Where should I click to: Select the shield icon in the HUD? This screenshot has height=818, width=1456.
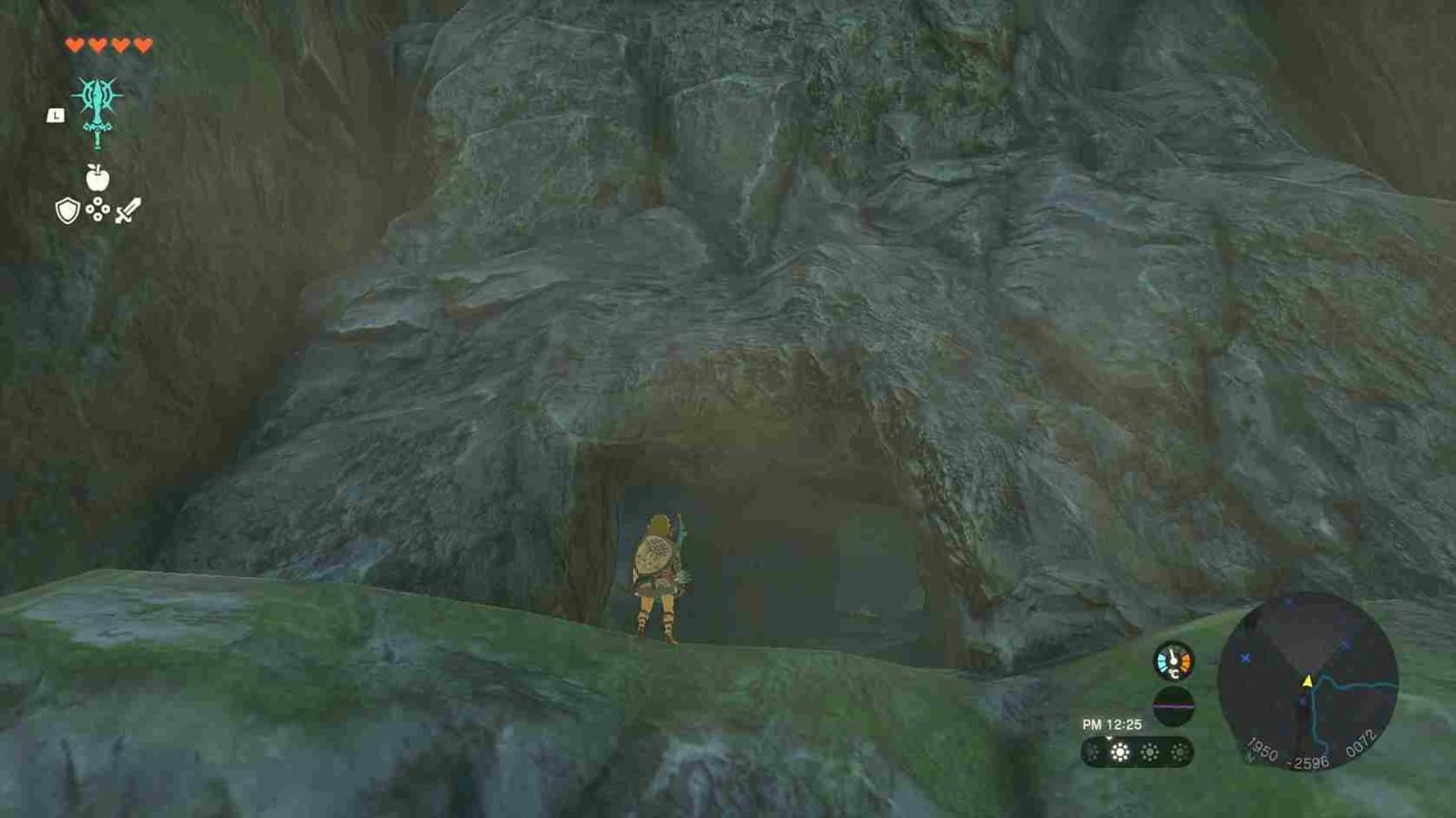[66, 212]
